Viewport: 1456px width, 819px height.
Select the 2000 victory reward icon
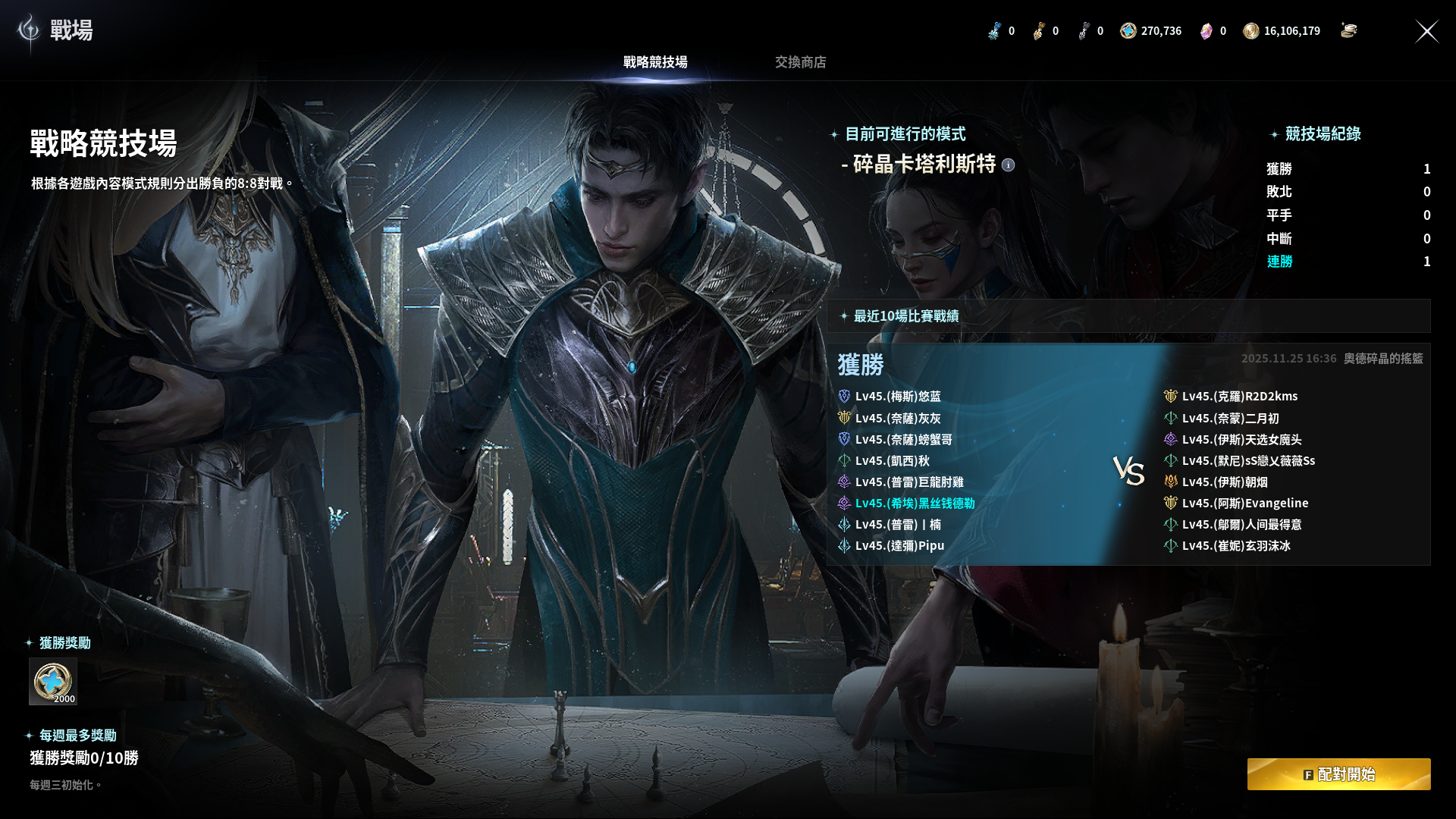click(53, 681)
